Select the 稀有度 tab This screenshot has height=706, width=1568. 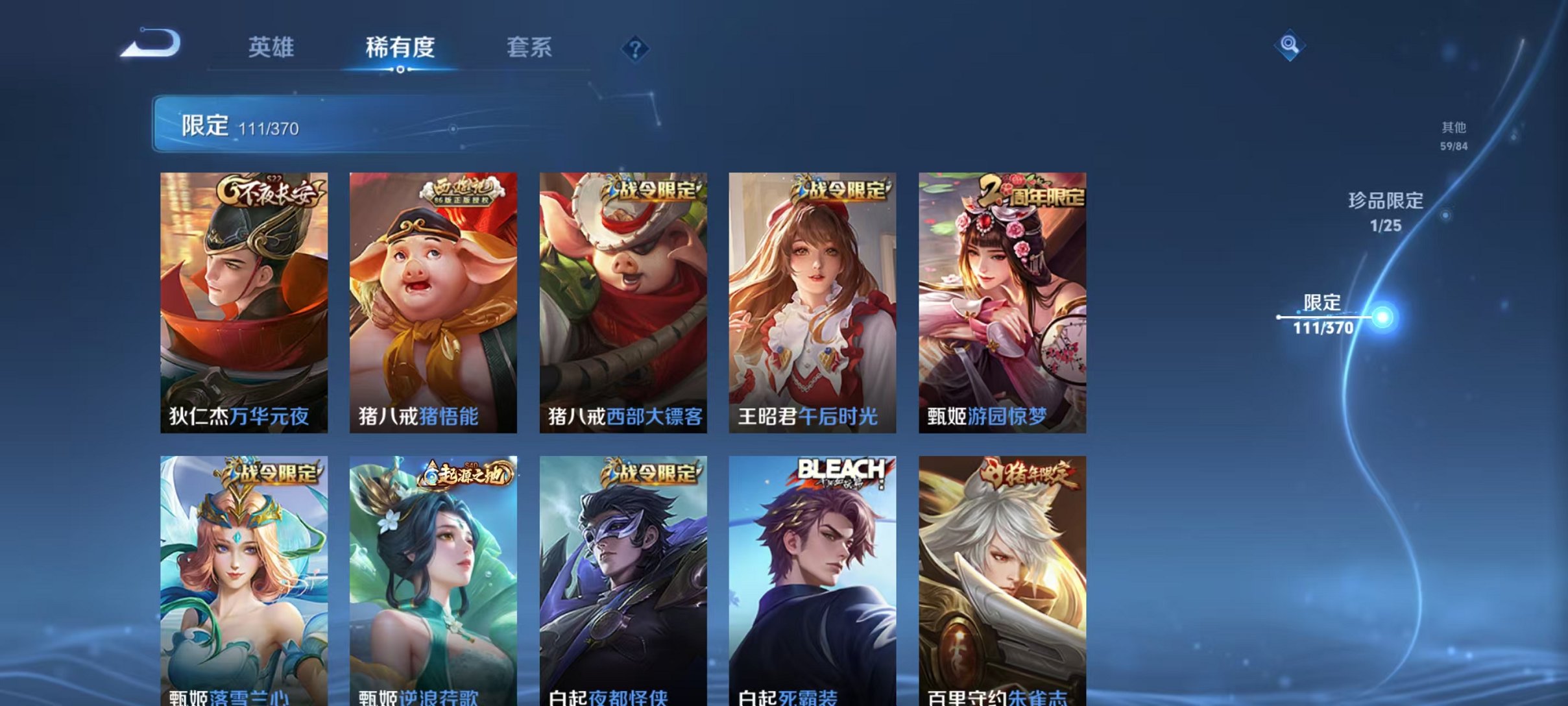point(401,47)
